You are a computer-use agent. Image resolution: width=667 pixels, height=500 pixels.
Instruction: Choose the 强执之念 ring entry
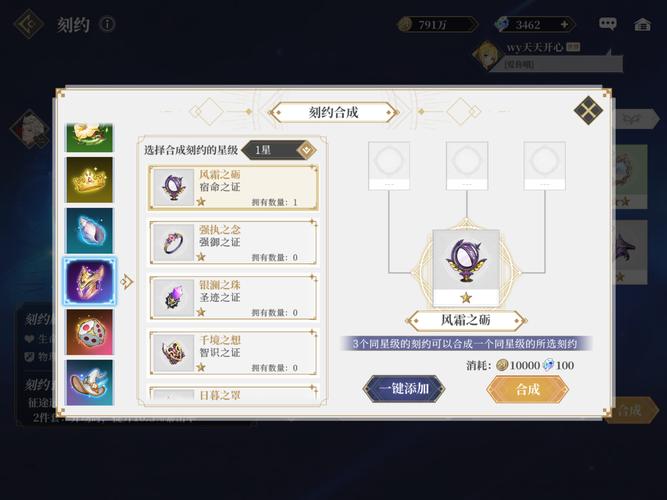(233, 242)
